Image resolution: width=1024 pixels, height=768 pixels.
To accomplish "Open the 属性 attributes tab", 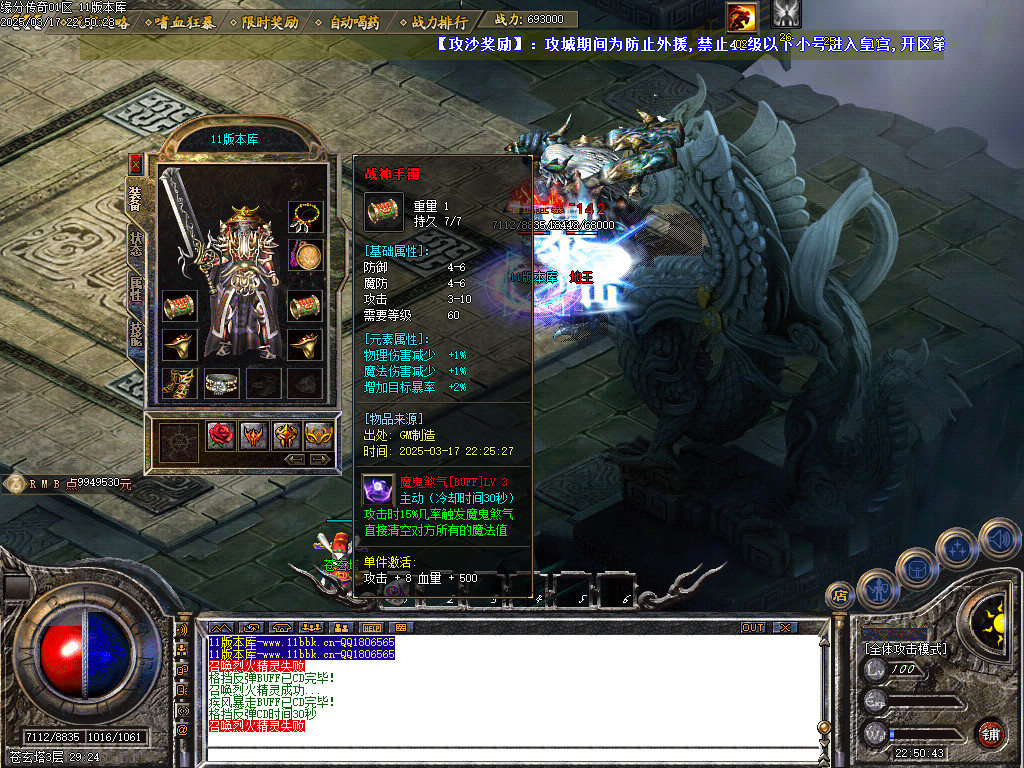I will point(135,291).
